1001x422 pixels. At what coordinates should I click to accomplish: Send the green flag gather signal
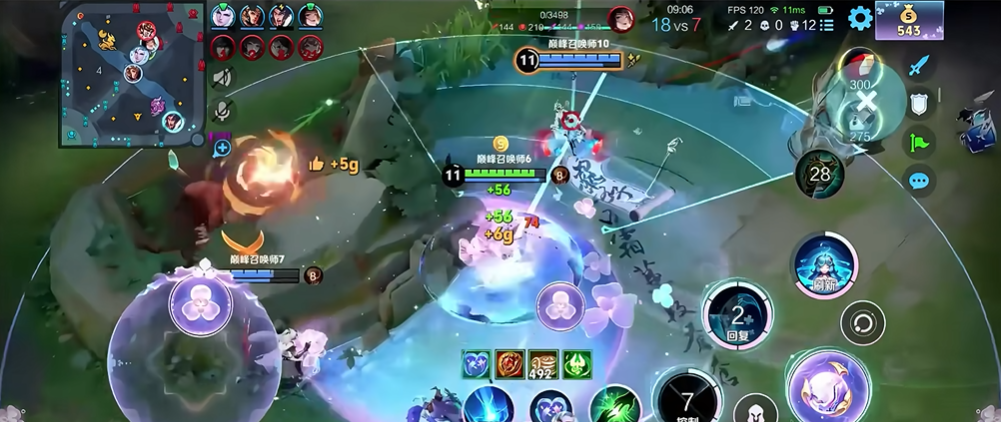tap(920, 141)
